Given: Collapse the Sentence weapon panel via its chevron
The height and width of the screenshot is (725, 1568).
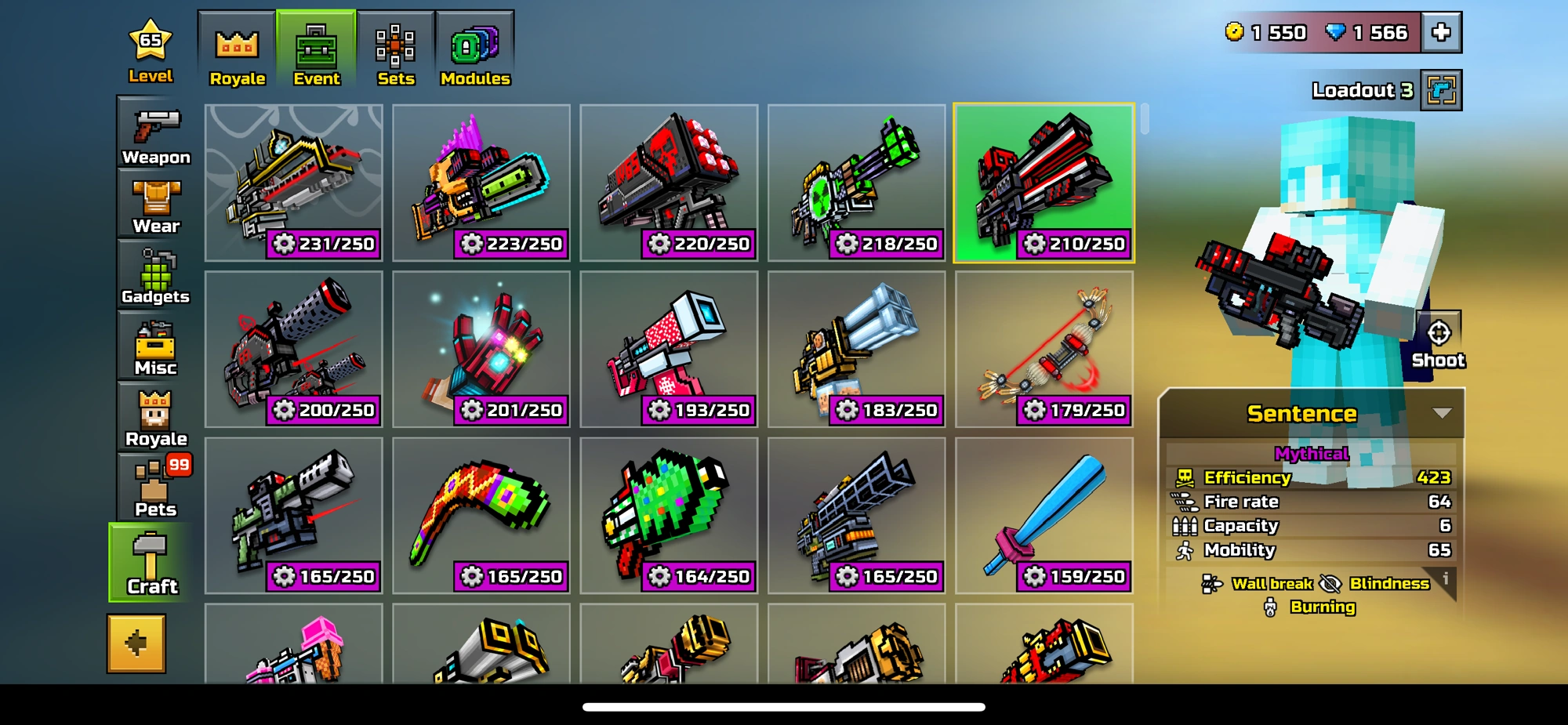Looking at the screenshot, I should click(x=1441, y=414).
